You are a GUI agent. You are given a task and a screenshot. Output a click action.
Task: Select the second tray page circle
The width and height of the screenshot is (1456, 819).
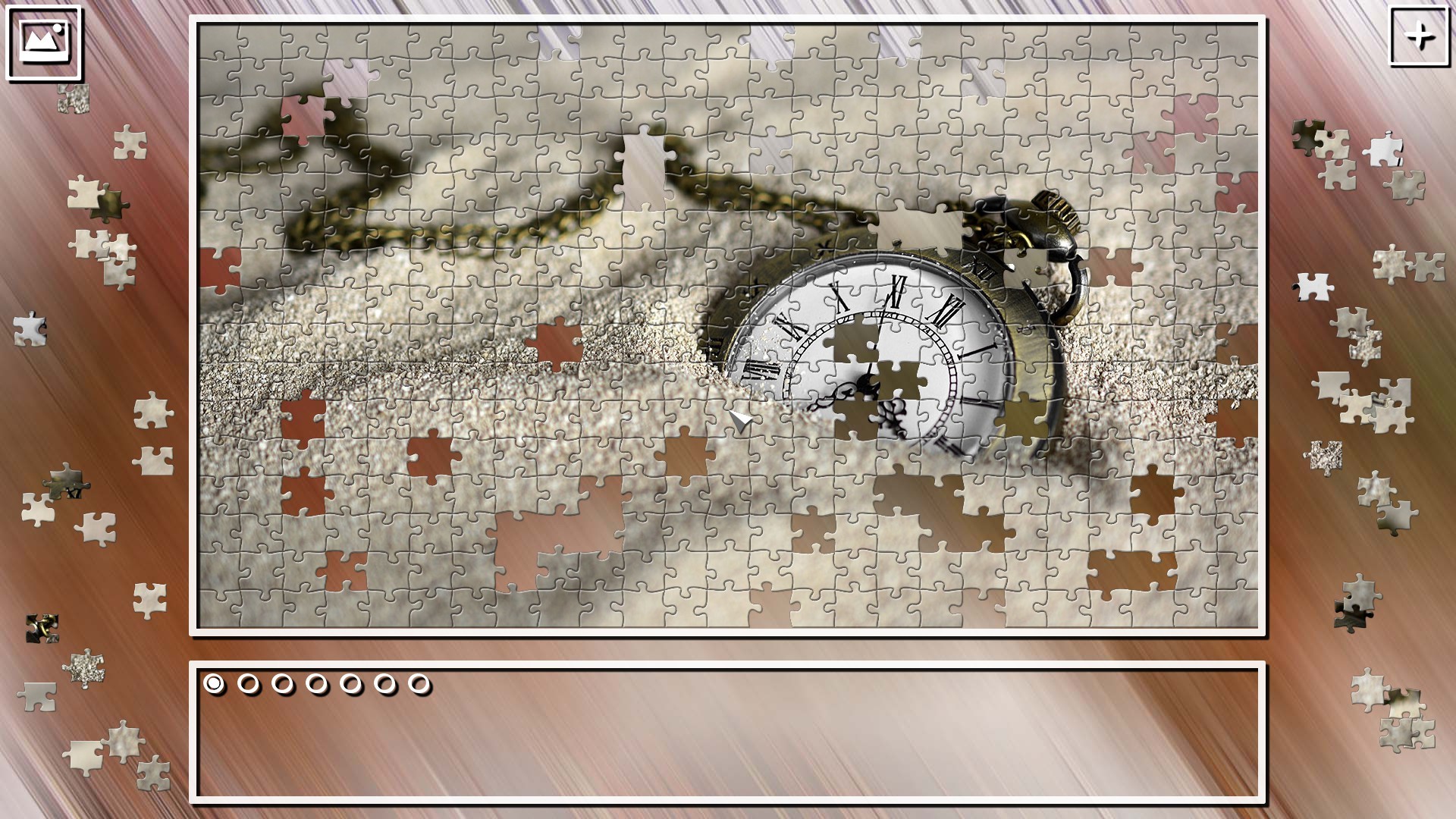tap(247, 683)
